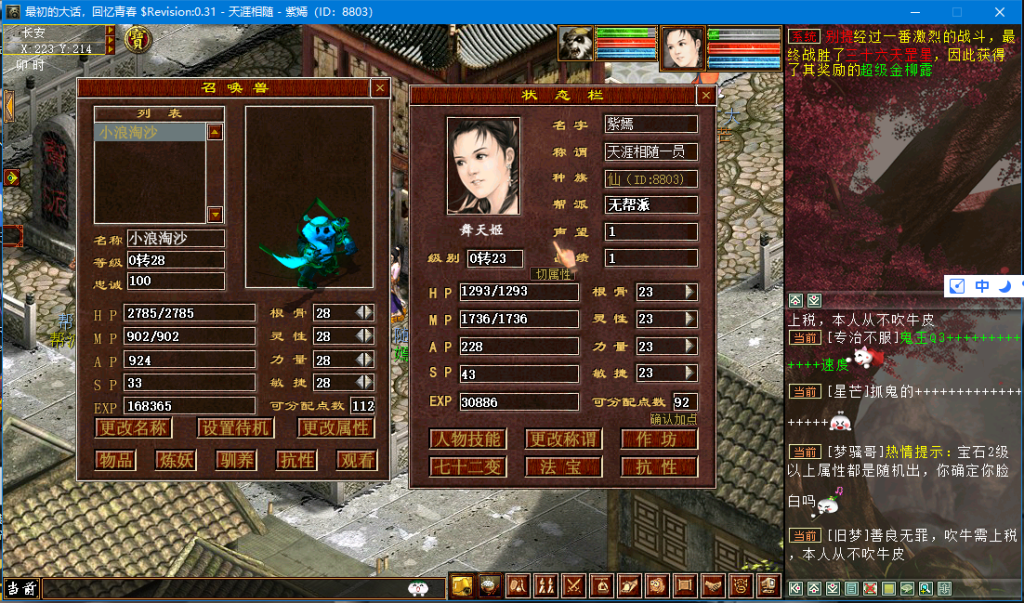The height and width of the screenshot is (603, 1024).
Task: Click the 设置待机 standby button
Action: click(x=234, y=428)
